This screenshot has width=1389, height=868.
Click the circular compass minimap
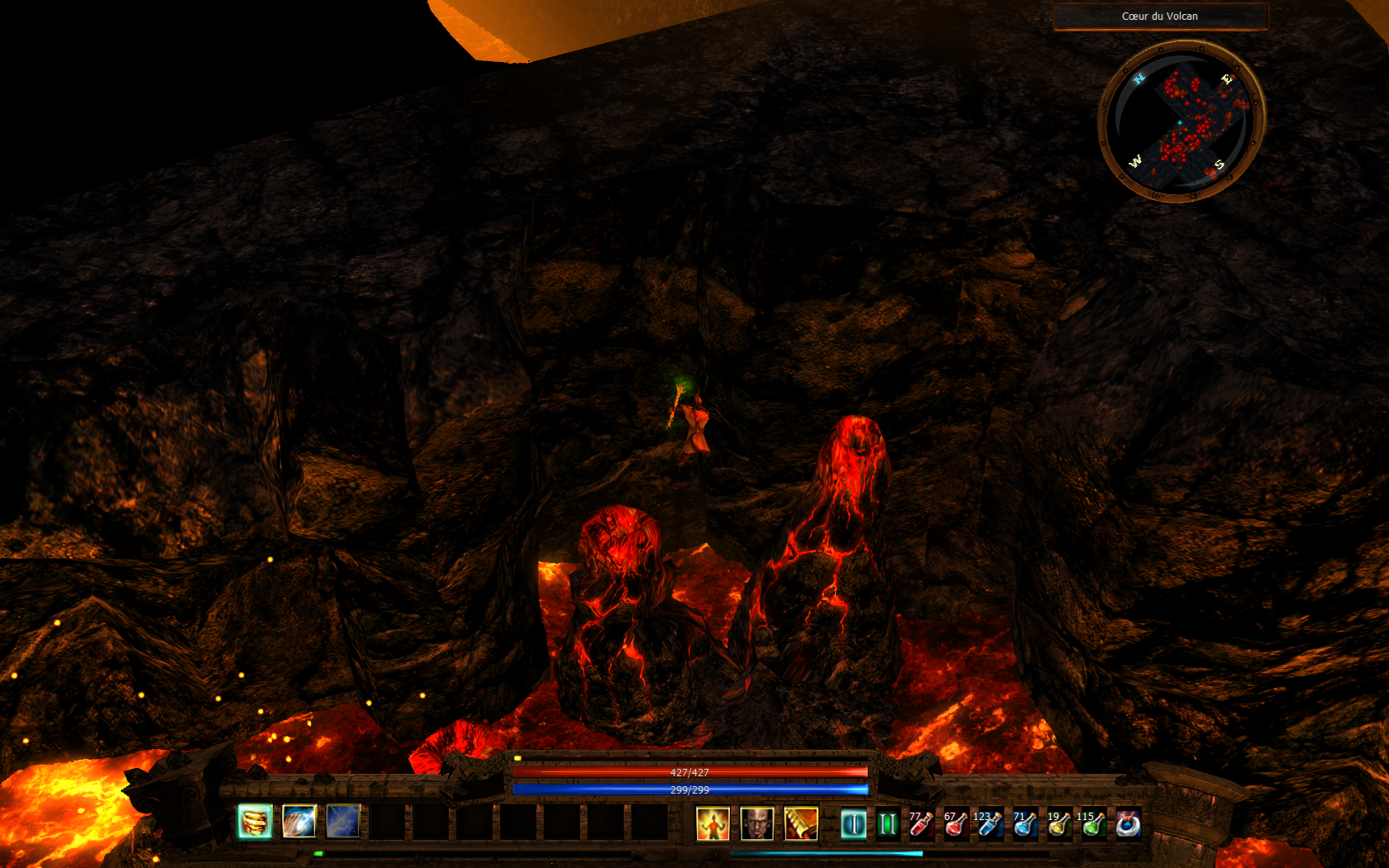tap(1181, 122)
